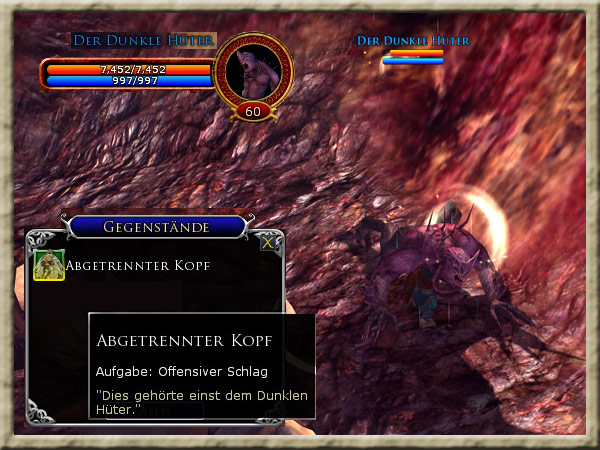Close the Gegenstände loot window

[267, 242]
